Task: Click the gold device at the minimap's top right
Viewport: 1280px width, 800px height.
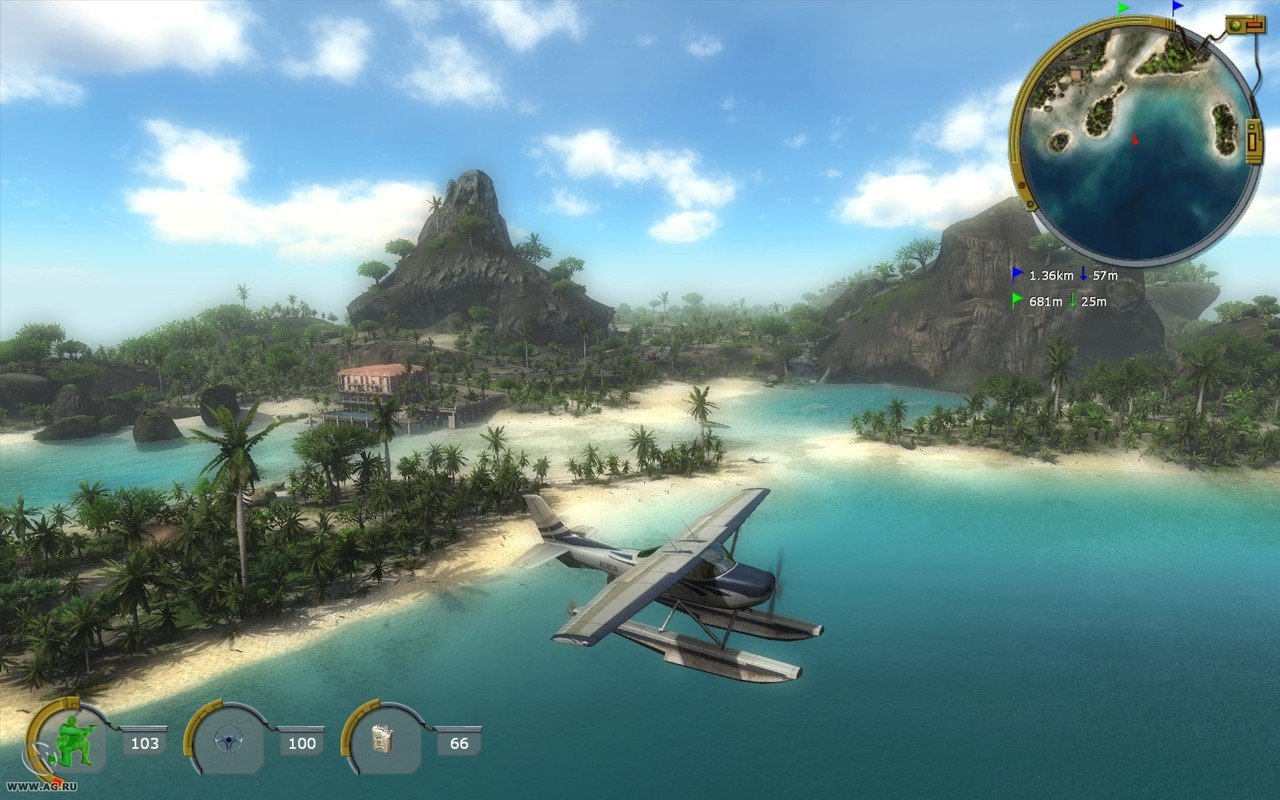Action: (1243, 24)
